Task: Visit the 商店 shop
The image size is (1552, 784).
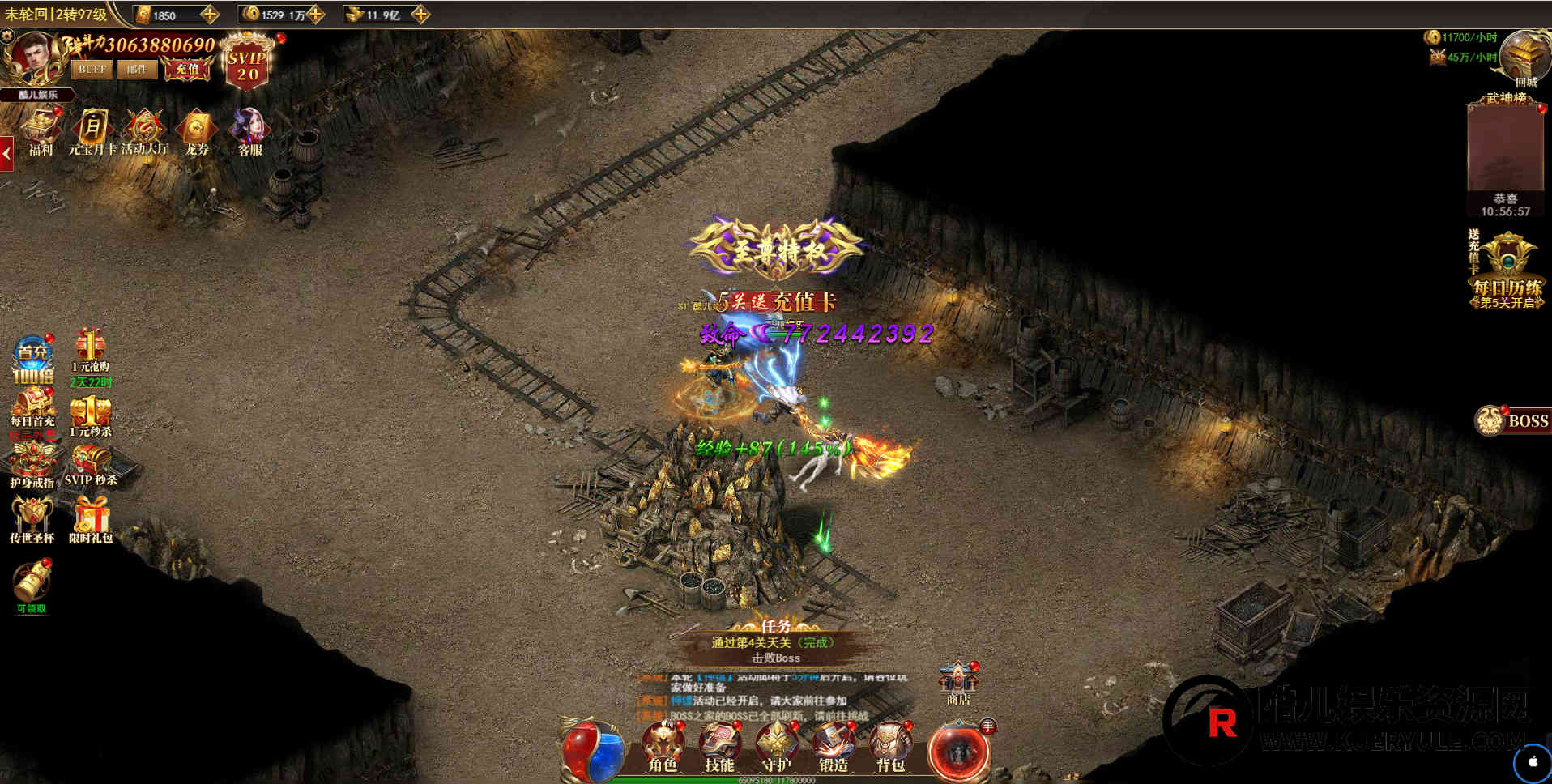Action: [x=958, y=682]
